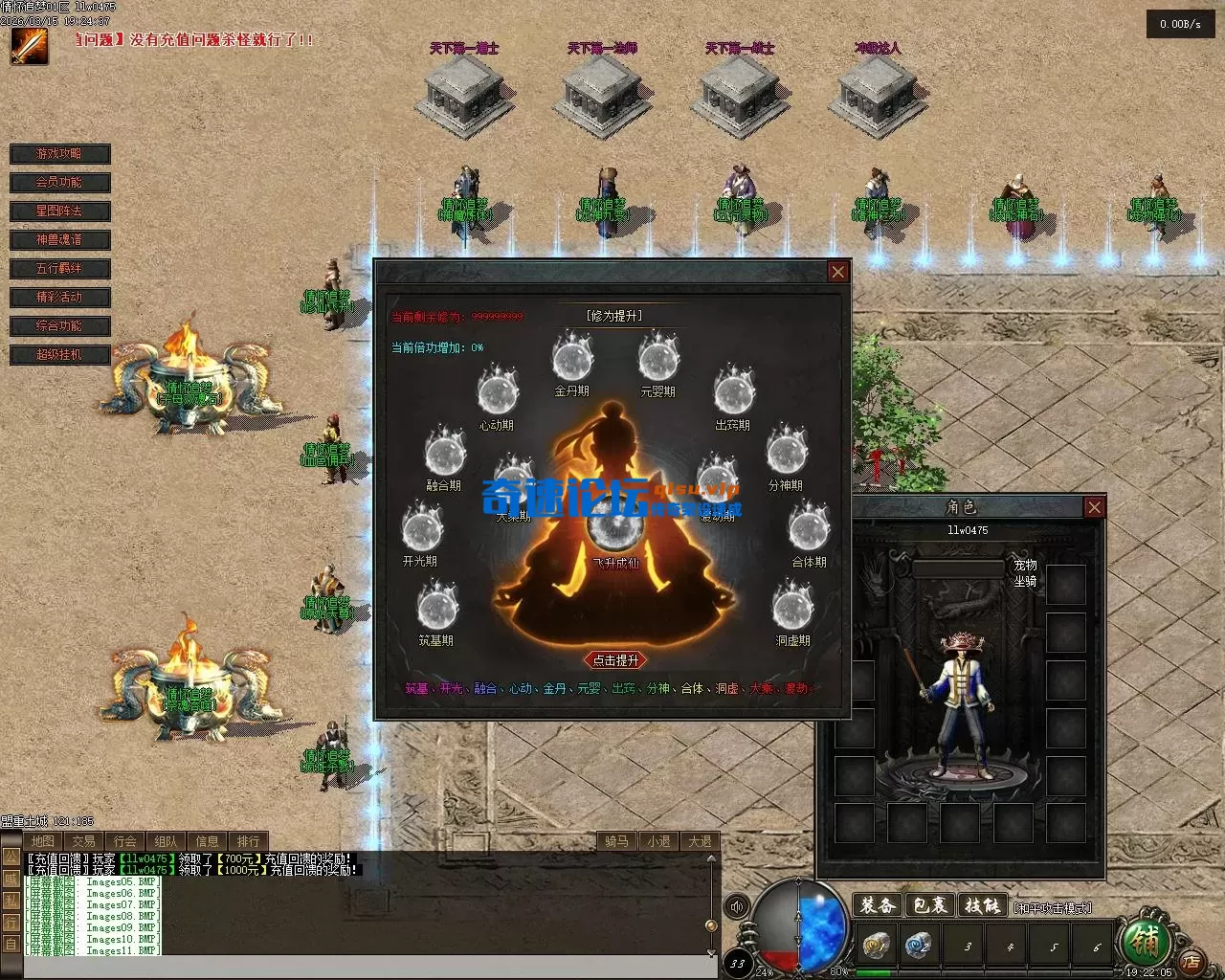The width and height of the screenshot is (1225, 980).
Task: Open the 装备 equipment panel
Action: click(x=877, y=905)
